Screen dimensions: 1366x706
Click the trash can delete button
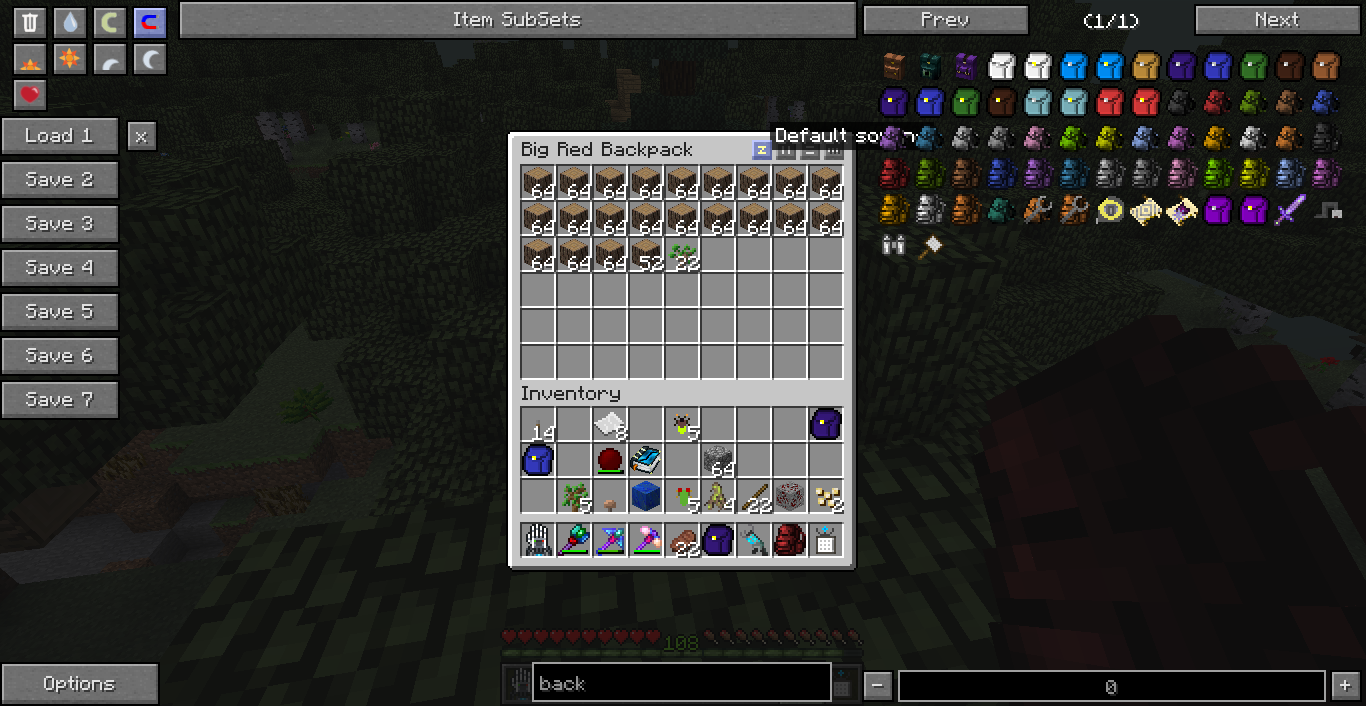pyautogui.click(x=30, y=22)
